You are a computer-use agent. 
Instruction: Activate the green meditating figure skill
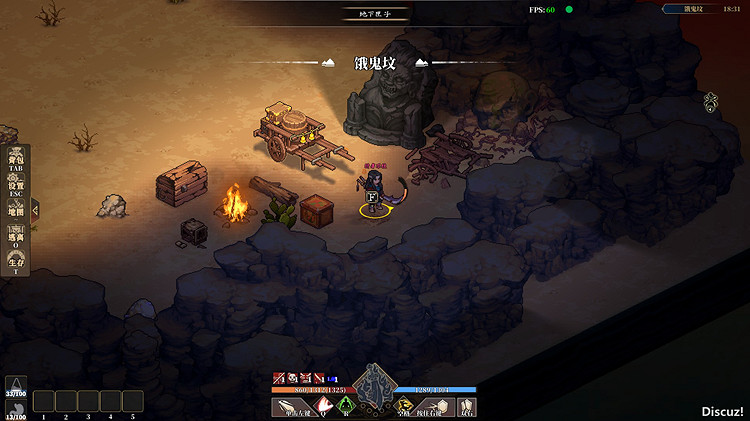346,406
